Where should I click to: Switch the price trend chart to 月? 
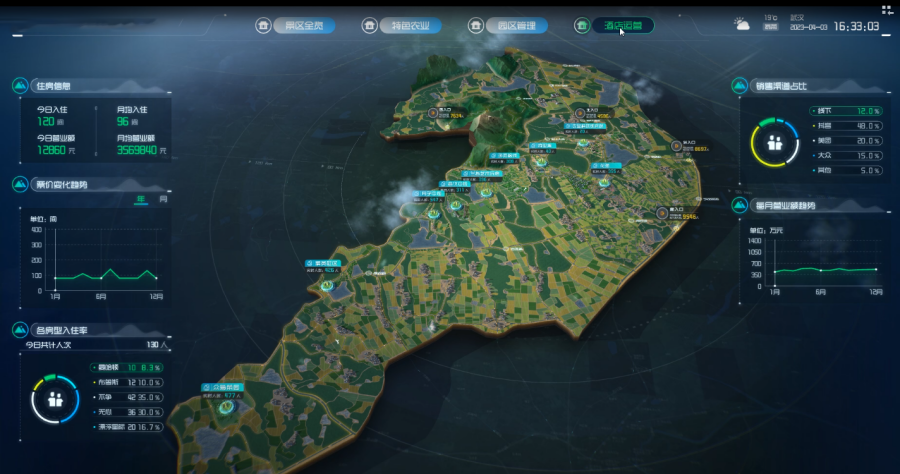(163, 199)
